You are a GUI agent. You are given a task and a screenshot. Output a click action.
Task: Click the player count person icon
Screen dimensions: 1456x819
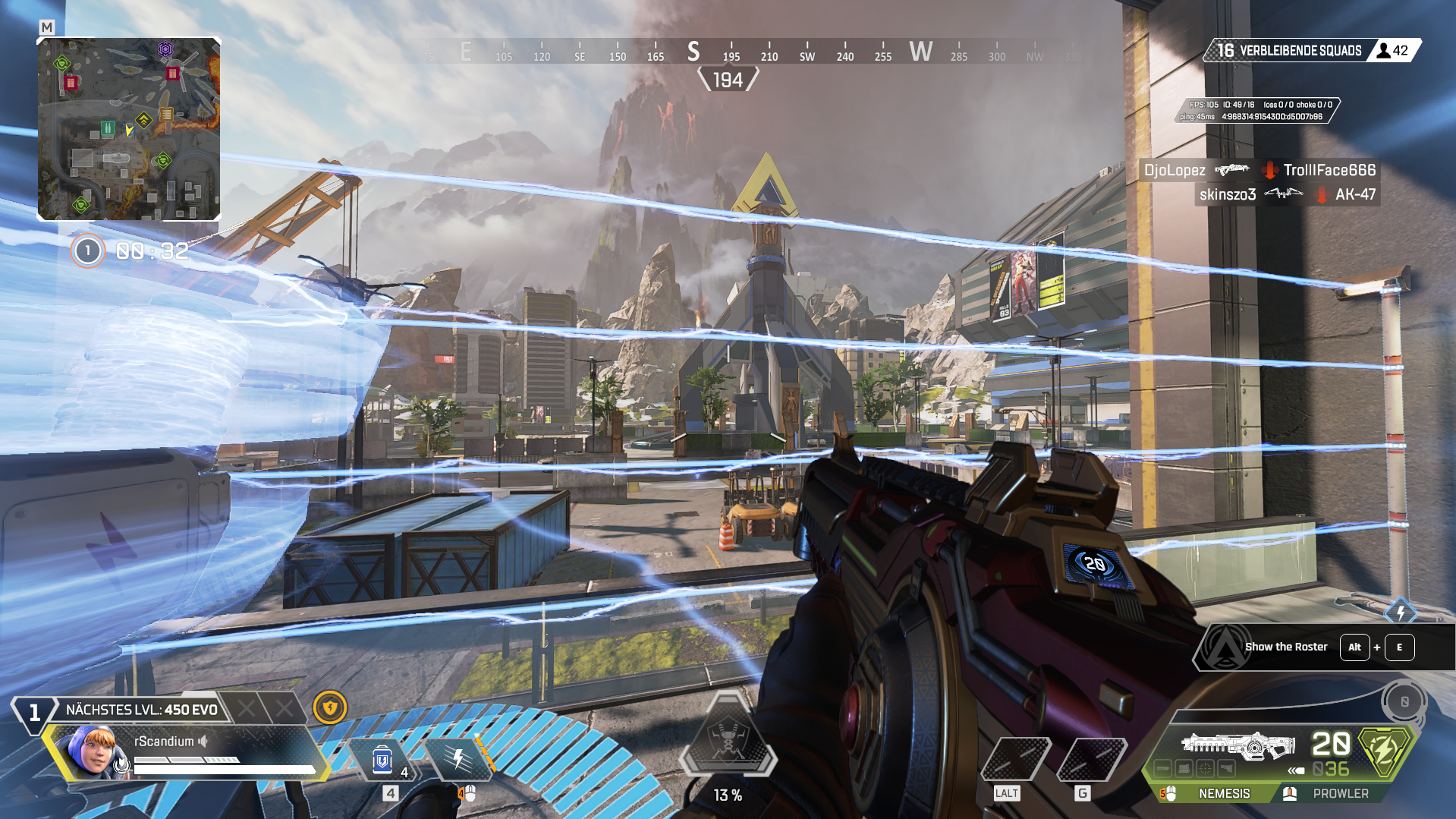[1382, 51]
